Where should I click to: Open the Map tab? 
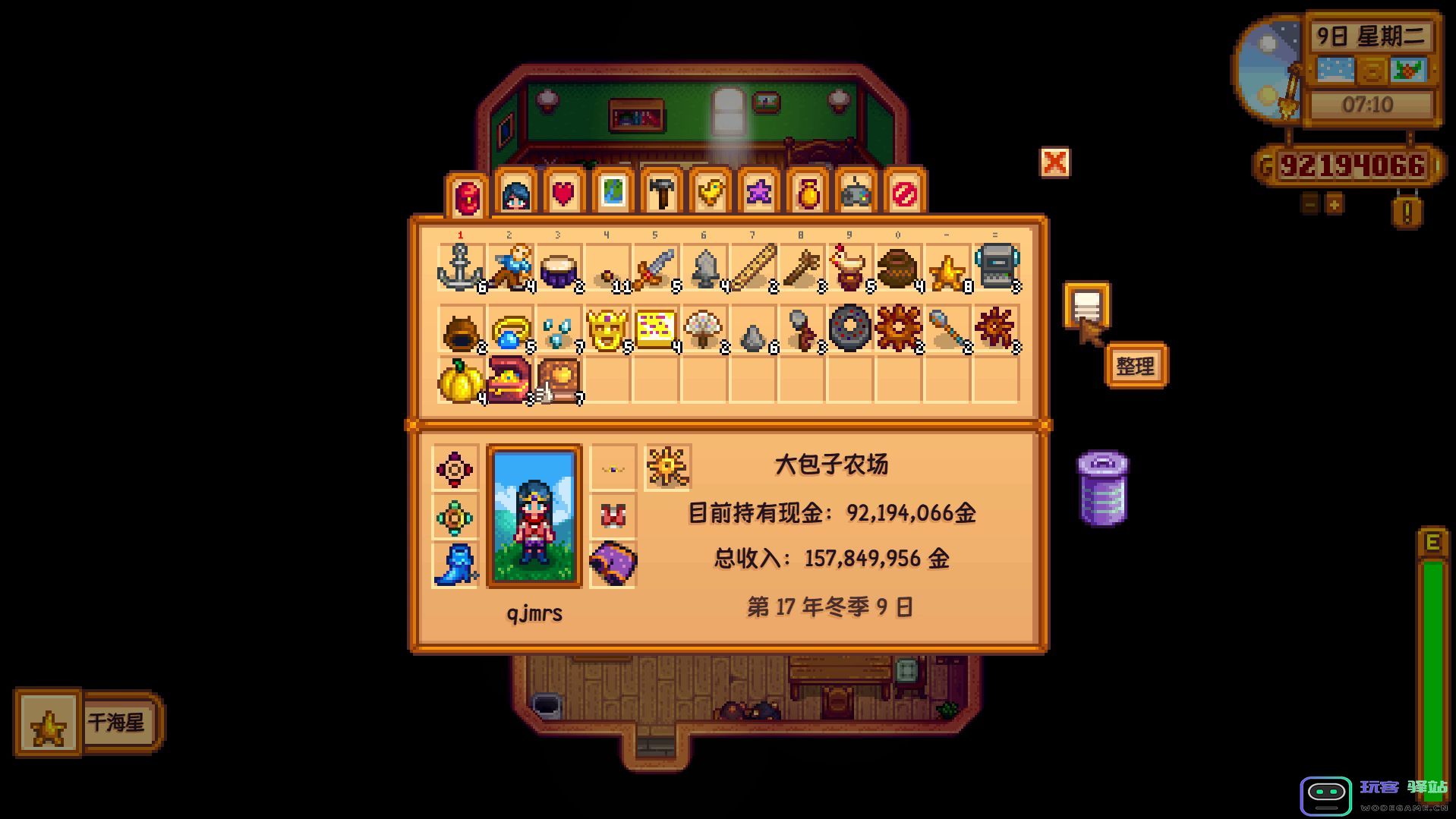click(613, 192)
